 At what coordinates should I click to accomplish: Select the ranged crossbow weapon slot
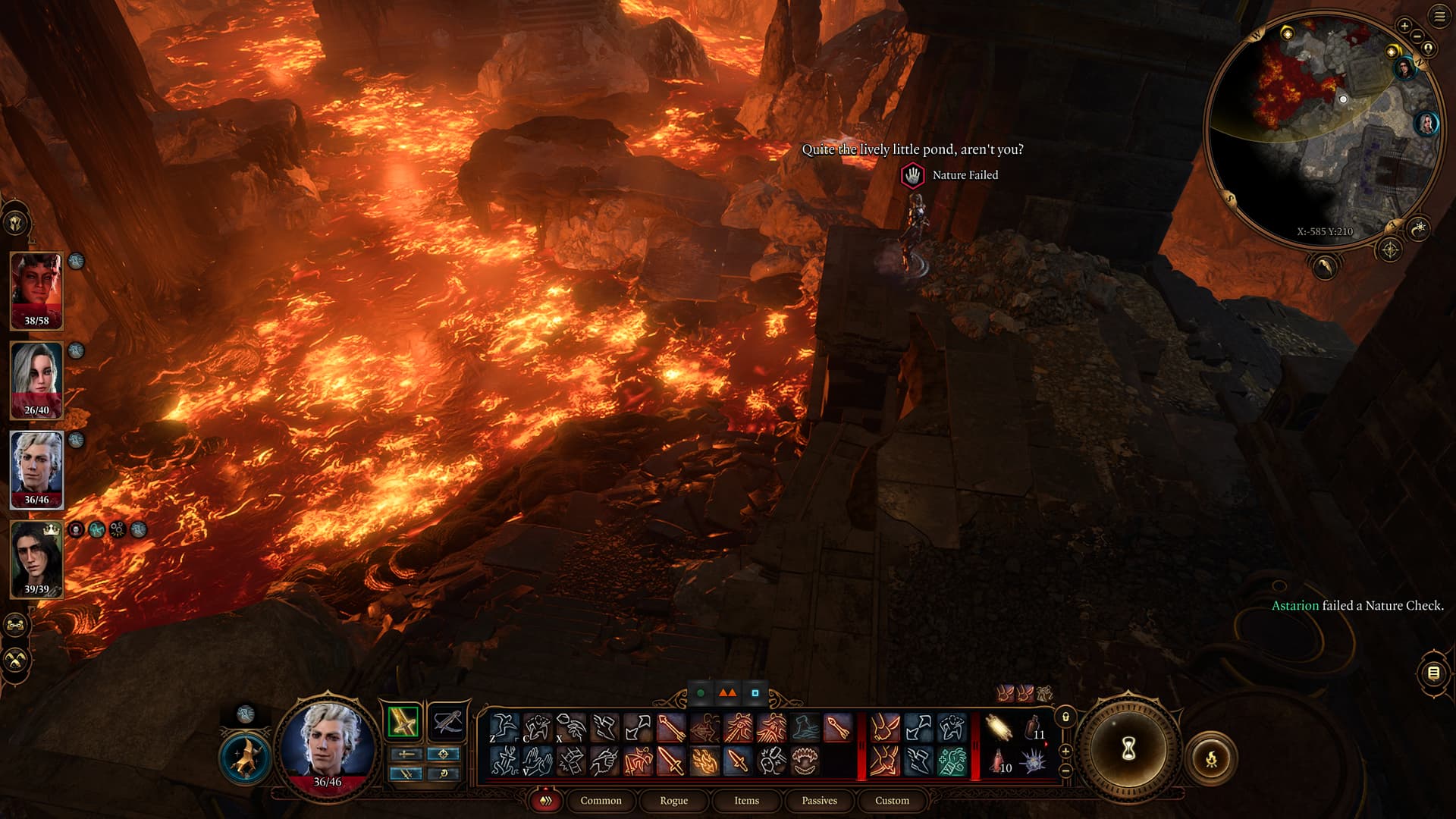(x=446, y=721)
